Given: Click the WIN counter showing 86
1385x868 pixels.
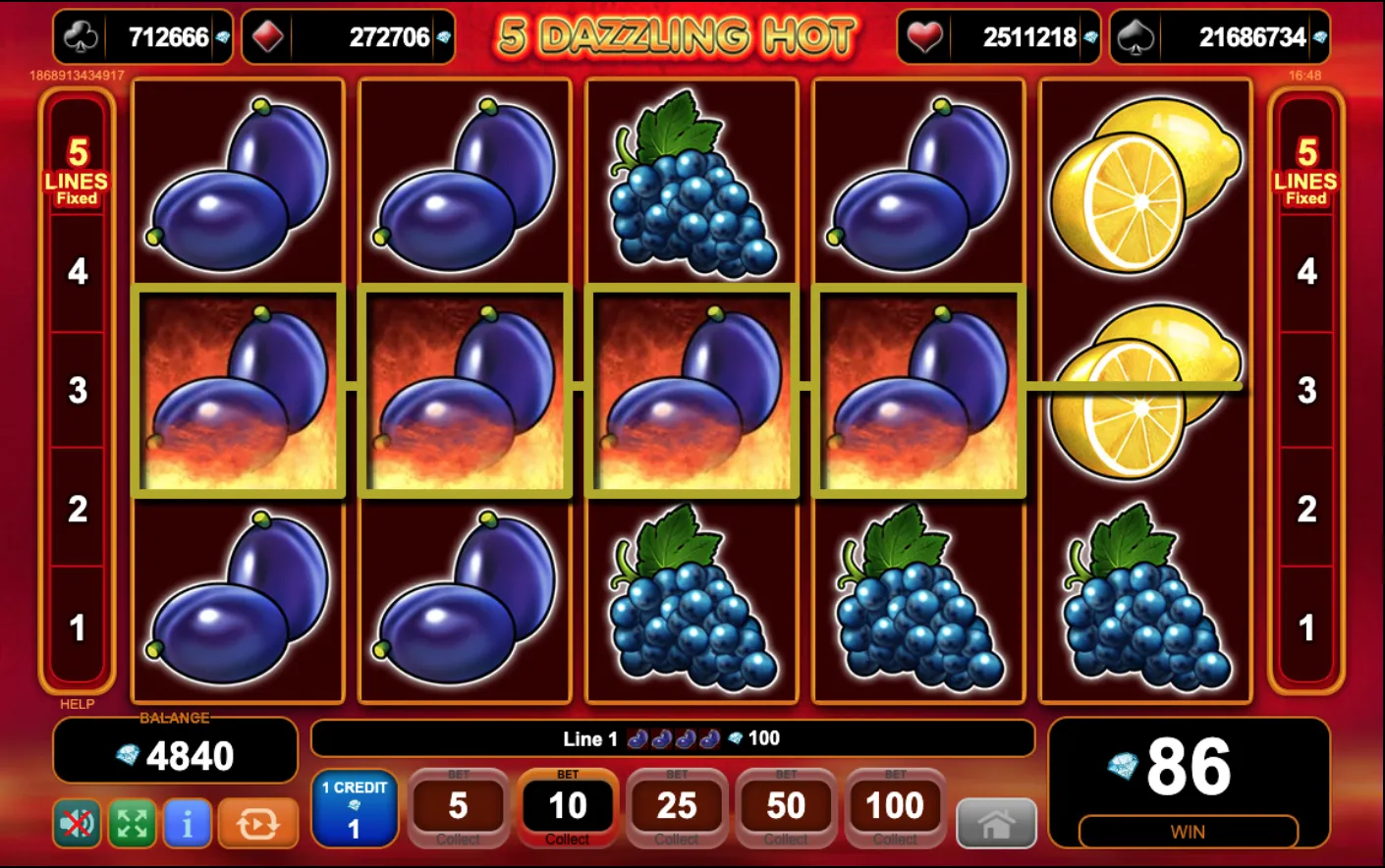Looking at the screenshot, I should pos(1189,769).
